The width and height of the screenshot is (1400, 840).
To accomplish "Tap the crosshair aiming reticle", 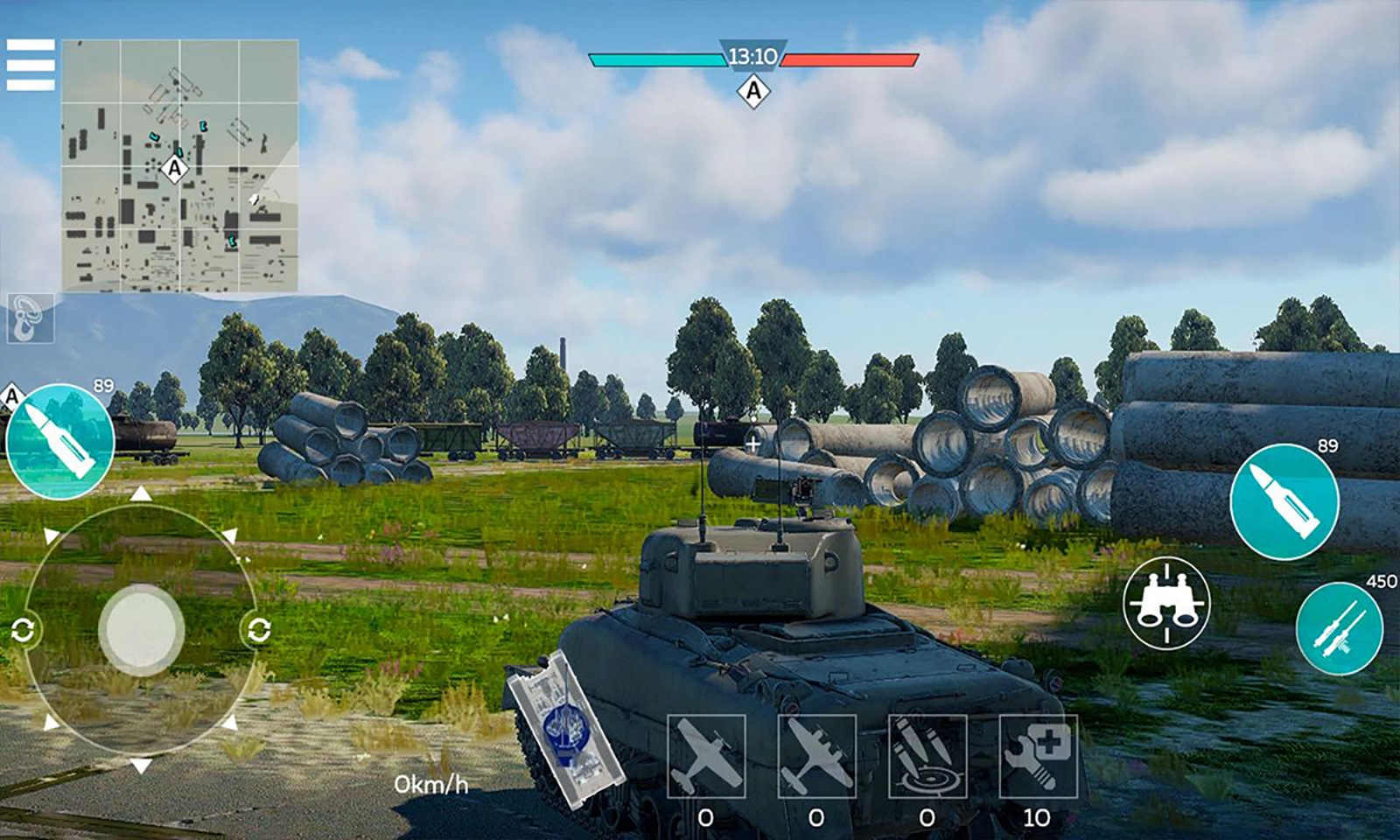I will coord(754,442).
